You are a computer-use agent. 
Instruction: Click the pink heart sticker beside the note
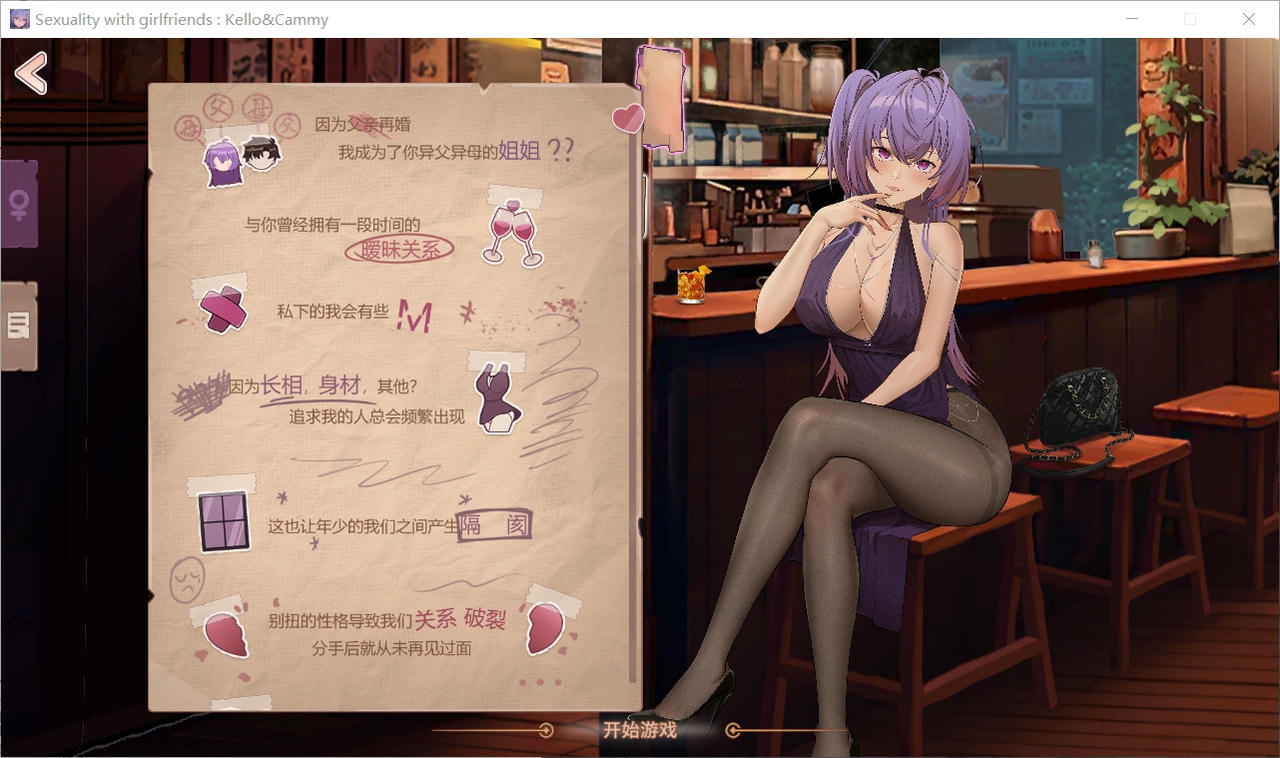pos(628,119)
